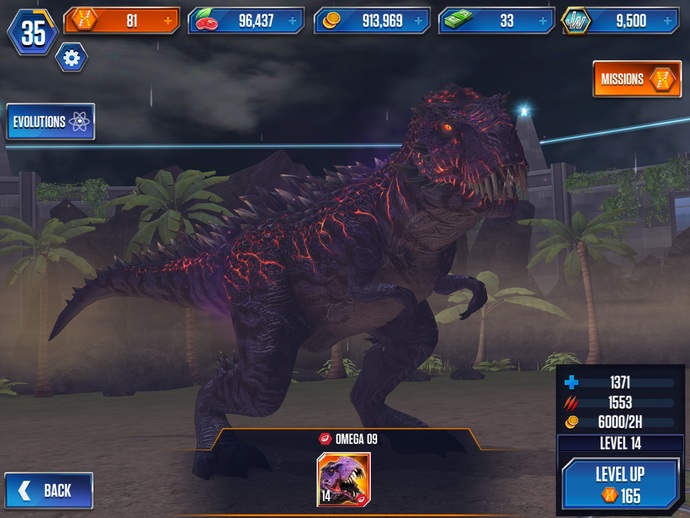Open the Evolutions screen

click(x=51, y=122)
